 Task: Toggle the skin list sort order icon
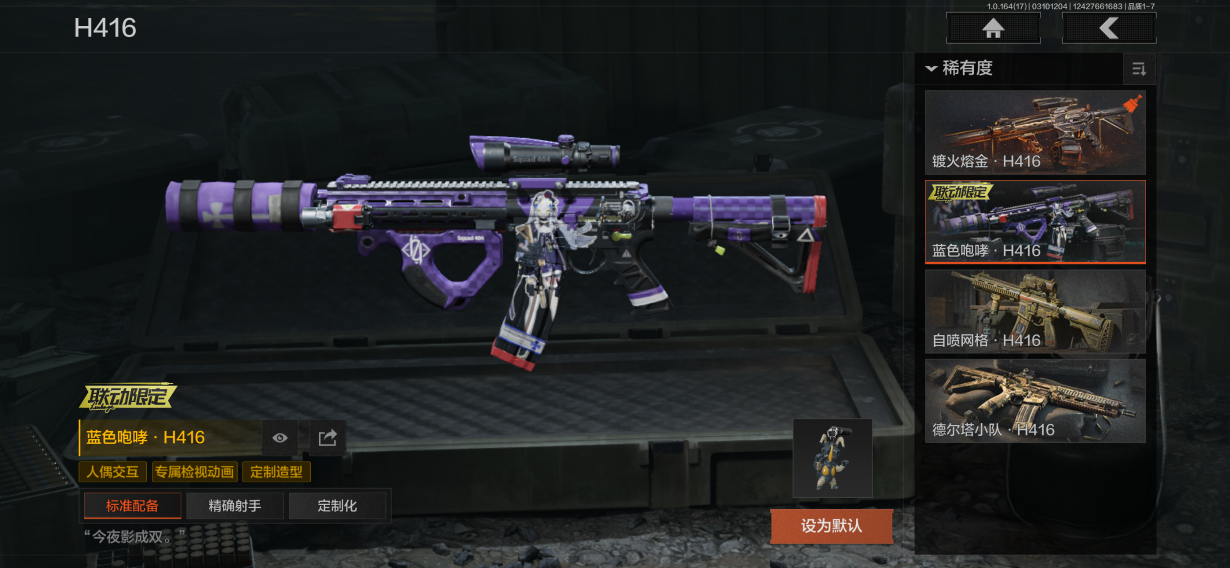click(x=1138, y=69)
